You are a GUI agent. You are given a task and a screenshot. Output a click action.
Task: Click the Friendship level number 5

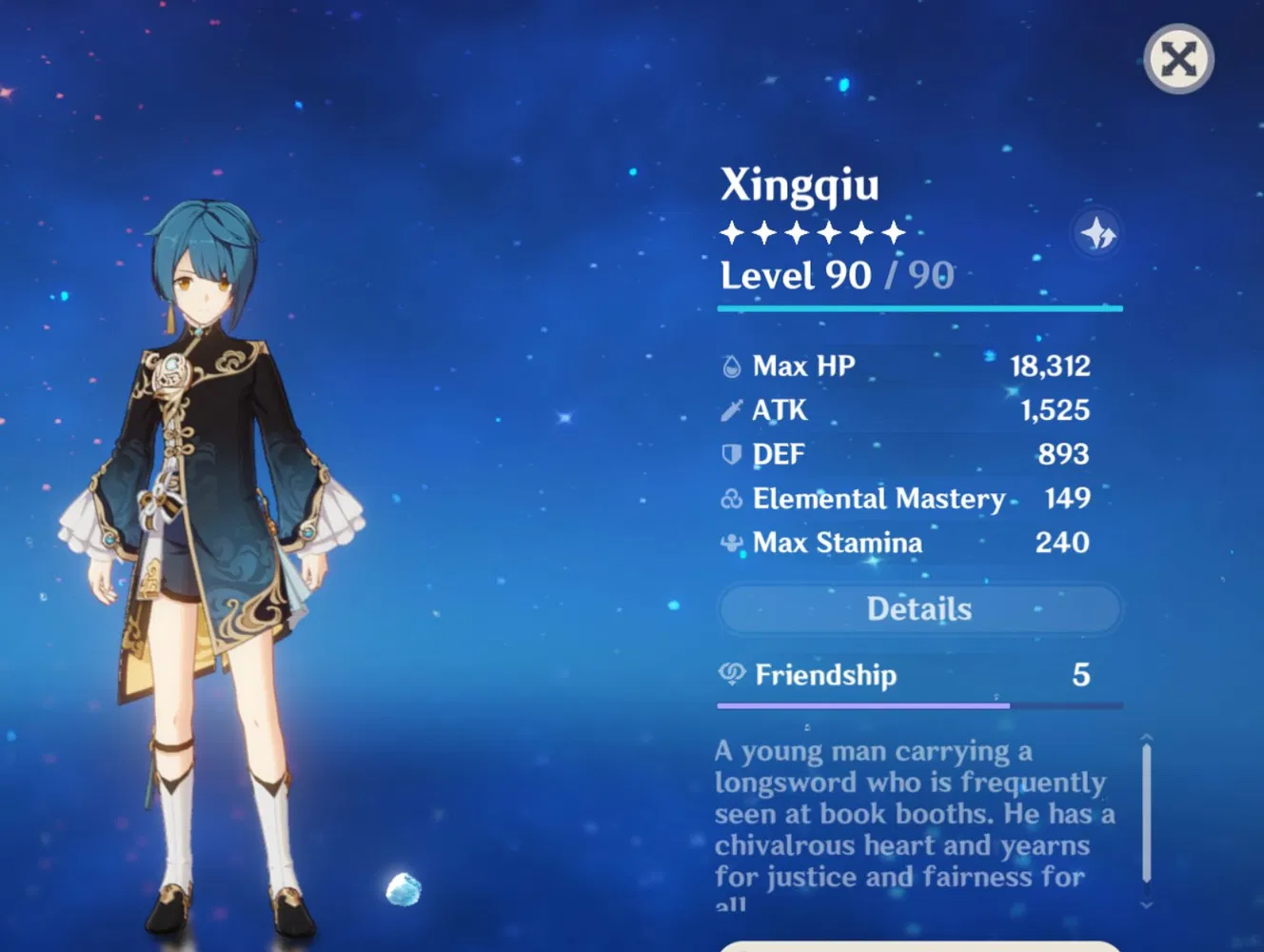click(1080, 675)
